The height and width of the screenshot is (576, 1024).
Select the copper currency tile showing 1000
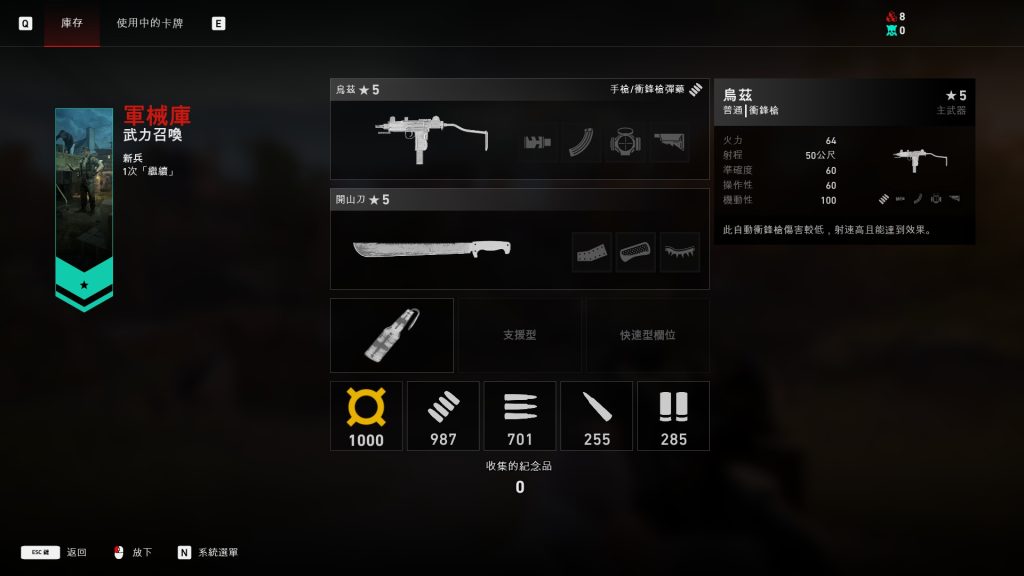click(366, 415)
